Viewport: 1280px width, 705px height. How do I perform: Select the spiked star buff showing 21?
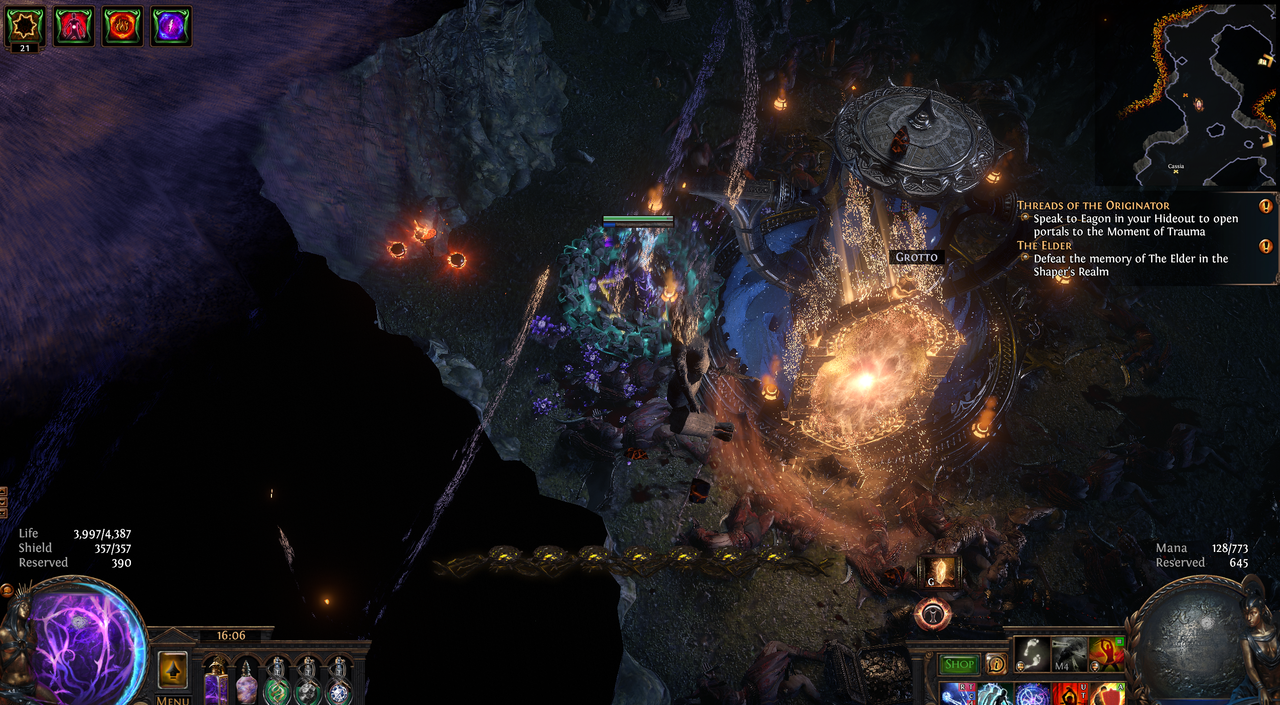[x=24, y=25]
